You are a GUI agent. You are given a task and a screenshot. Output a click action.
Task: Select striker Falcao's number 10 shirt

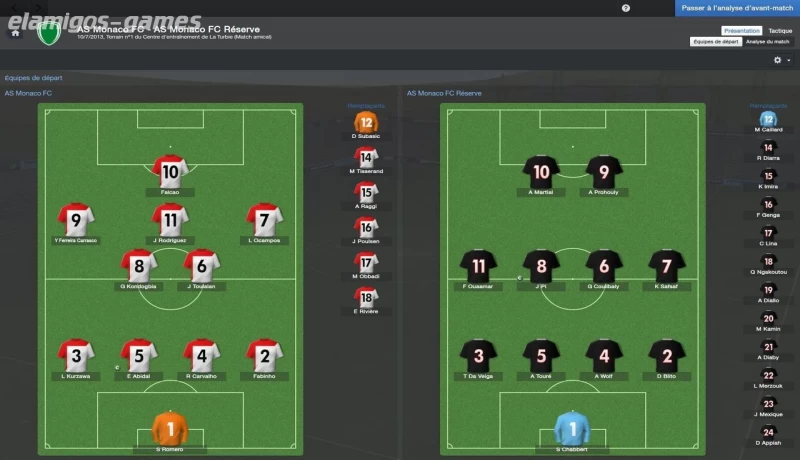(x=170, y=171)
